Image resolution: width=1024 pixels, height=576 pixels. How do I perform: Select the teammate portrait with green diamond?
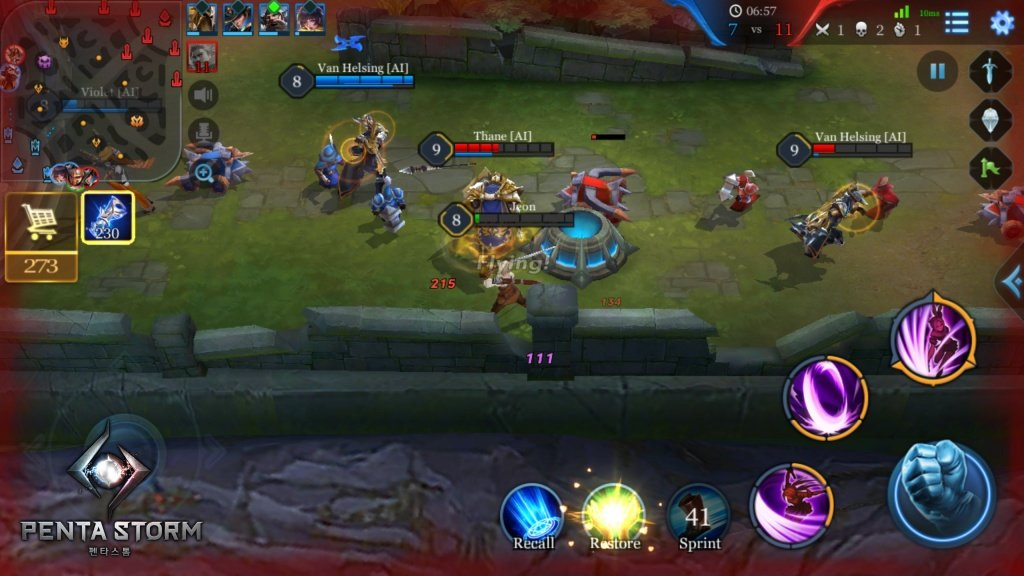[x=274, y=18]
